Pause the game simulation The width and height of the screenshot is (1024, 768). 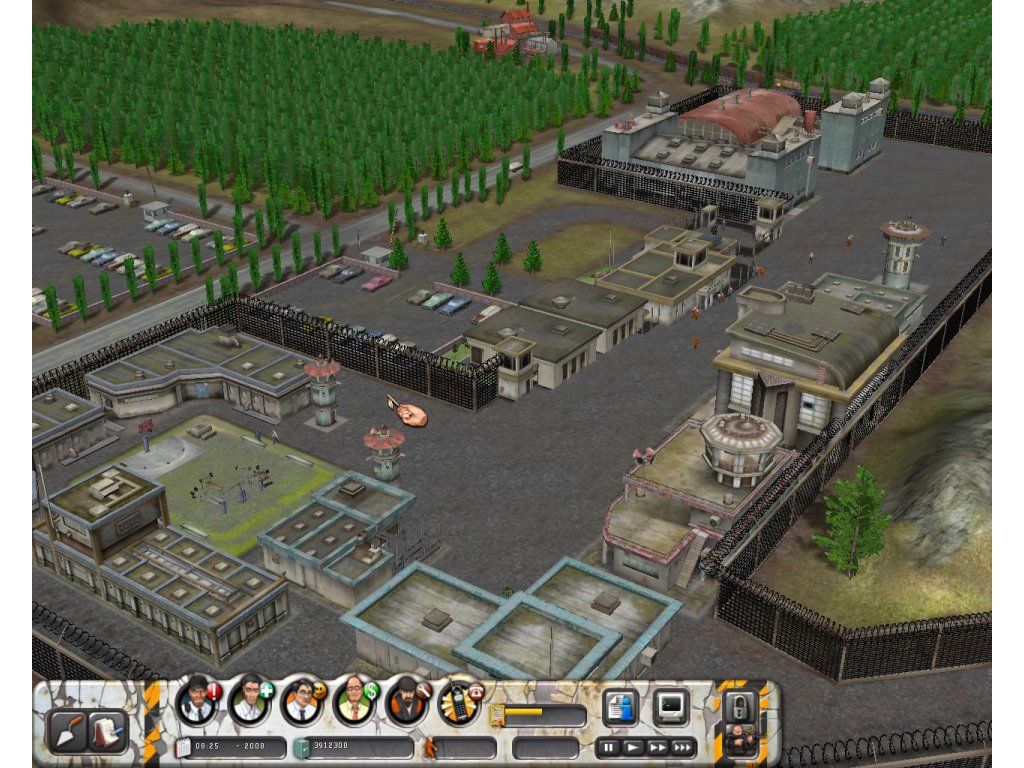tap(608, 747)
